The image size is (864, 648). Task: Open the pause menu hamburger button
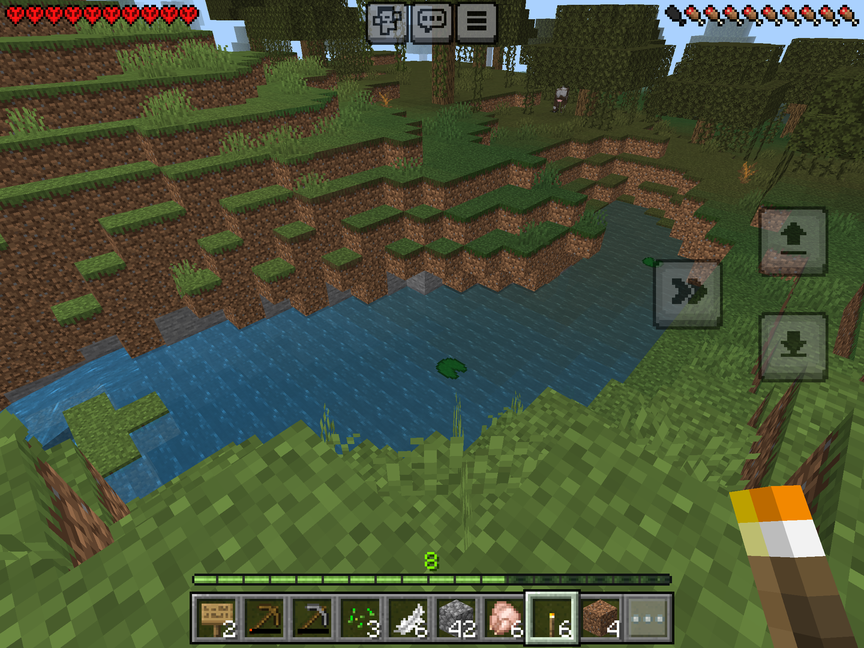(477, 21)
